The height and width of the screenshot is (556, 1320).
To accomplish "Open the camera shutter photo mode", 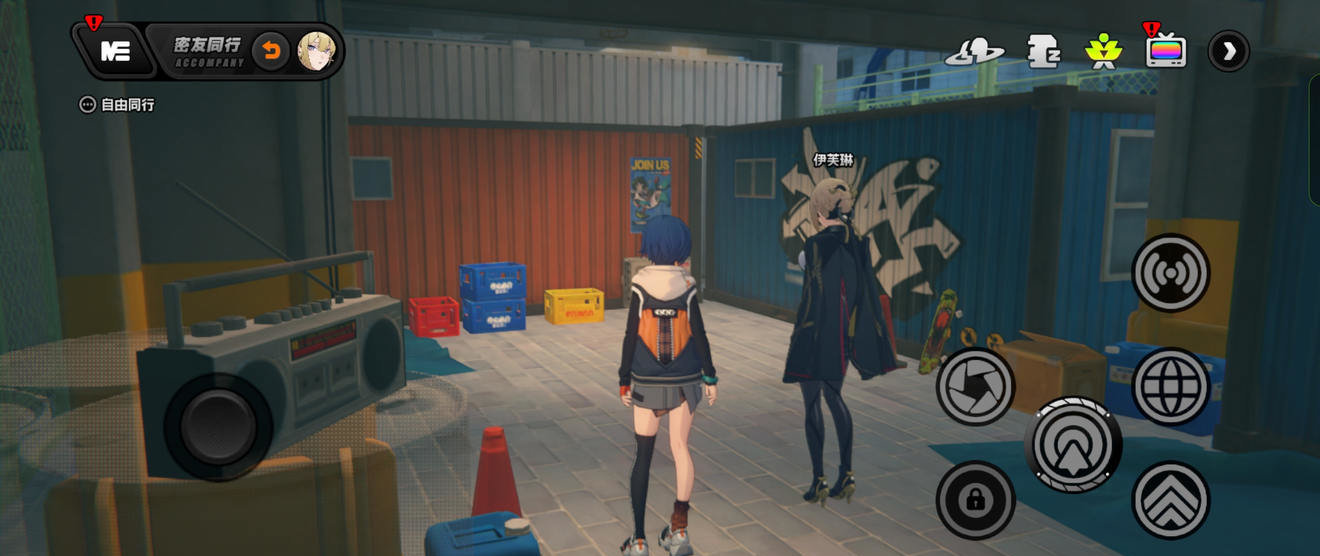I will (975, 386).
